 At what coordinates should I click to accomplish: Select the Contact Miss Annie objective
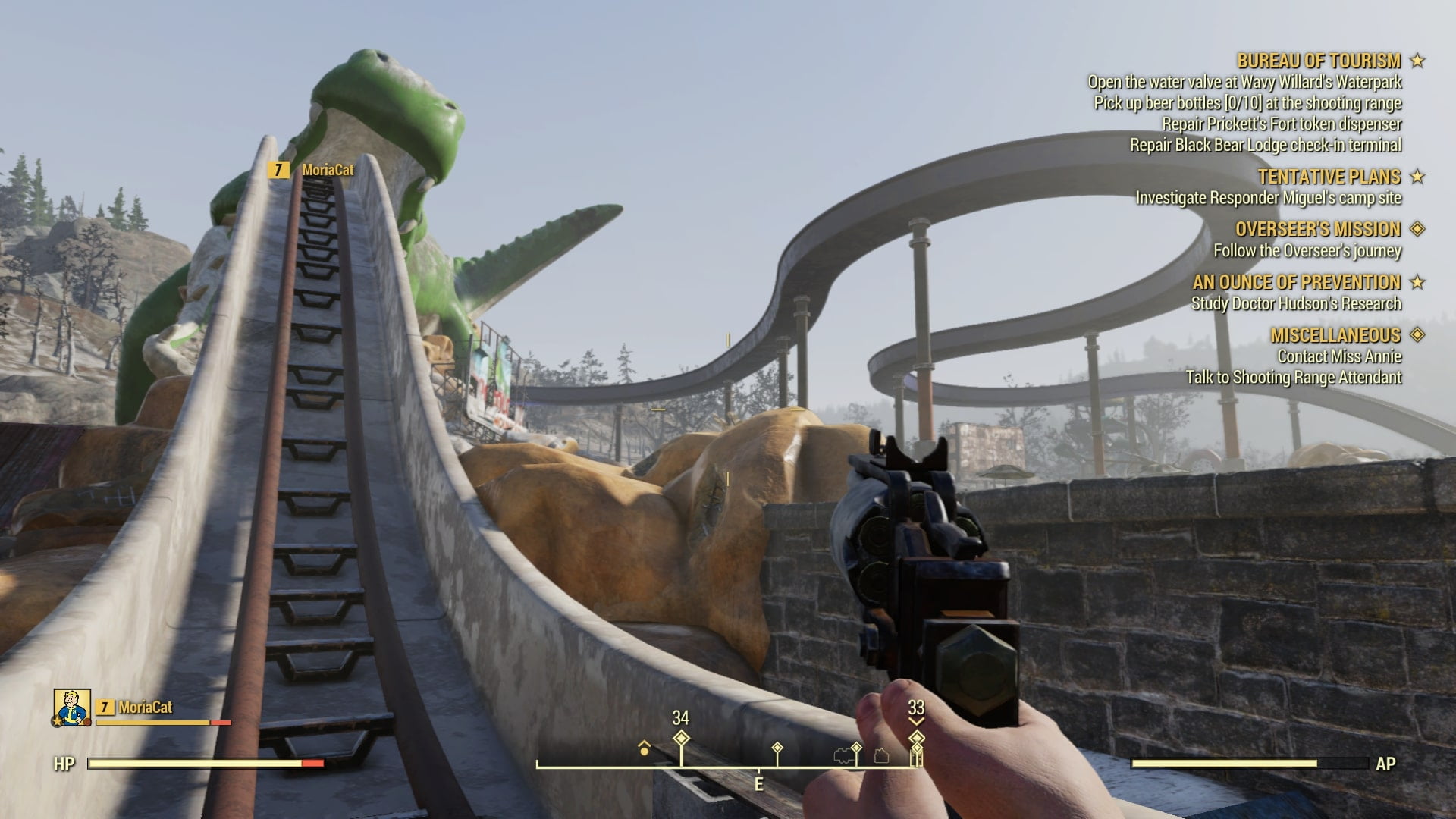(x=1339, y=356)
